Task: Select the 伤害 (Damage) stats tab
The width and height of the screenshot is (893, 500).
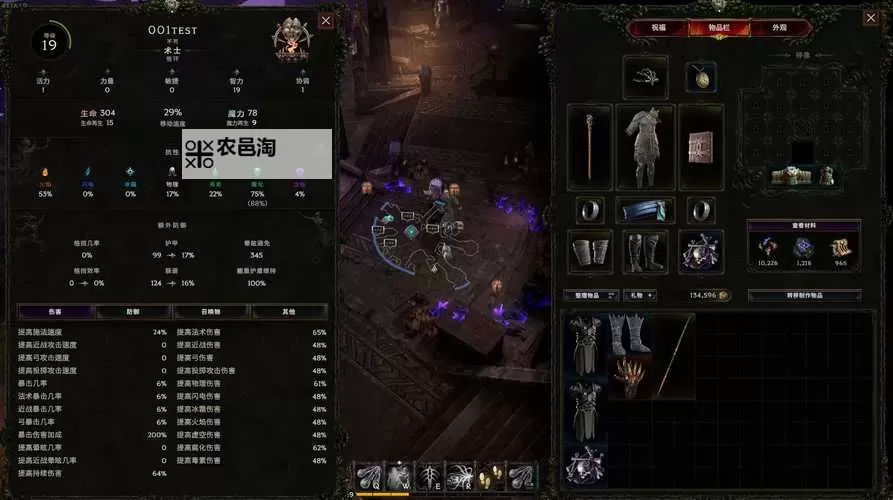Action: click(55, 312)
